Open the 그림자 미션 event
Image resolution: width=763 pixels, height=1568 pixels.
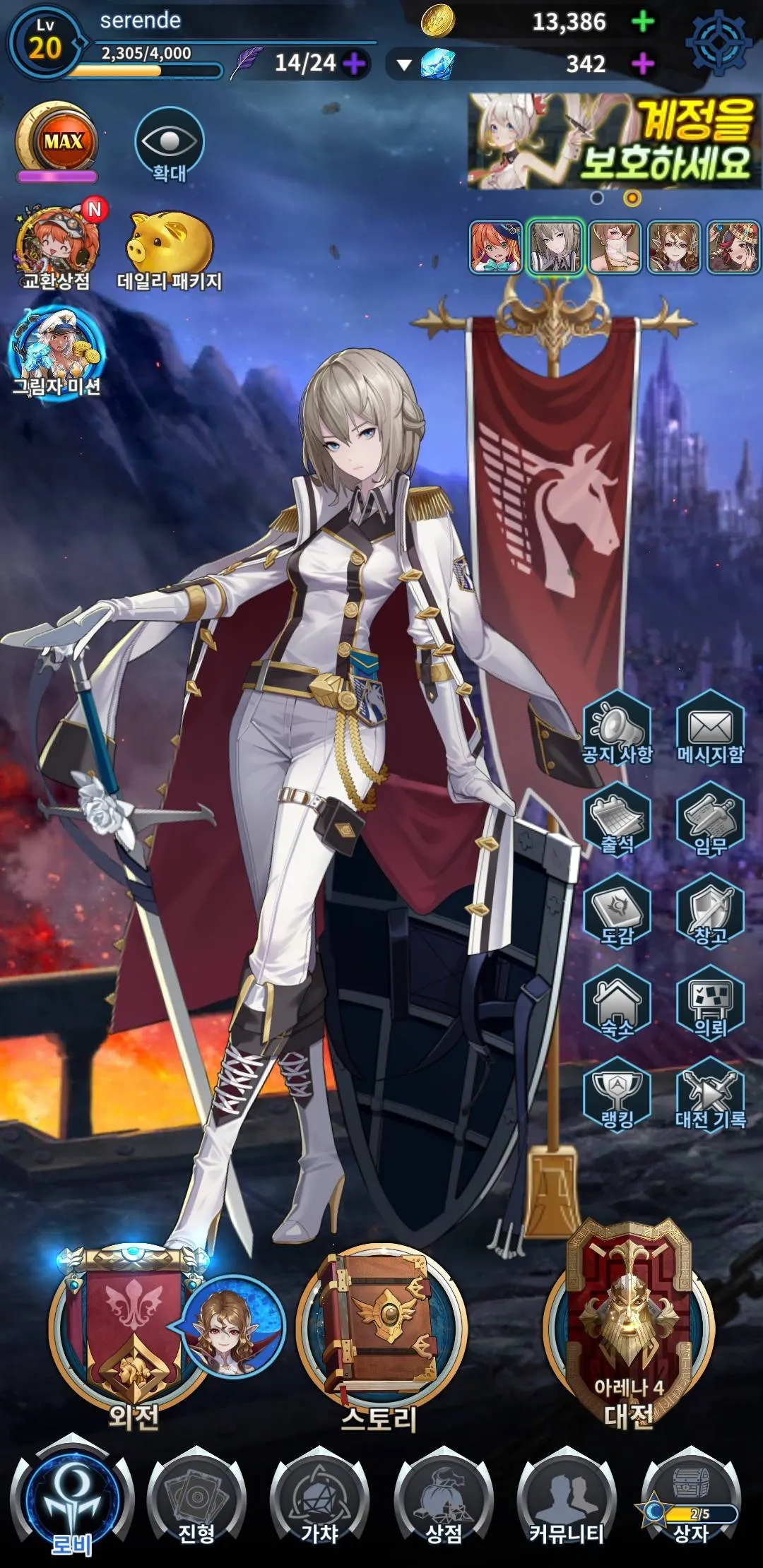(x=57, y=353)
